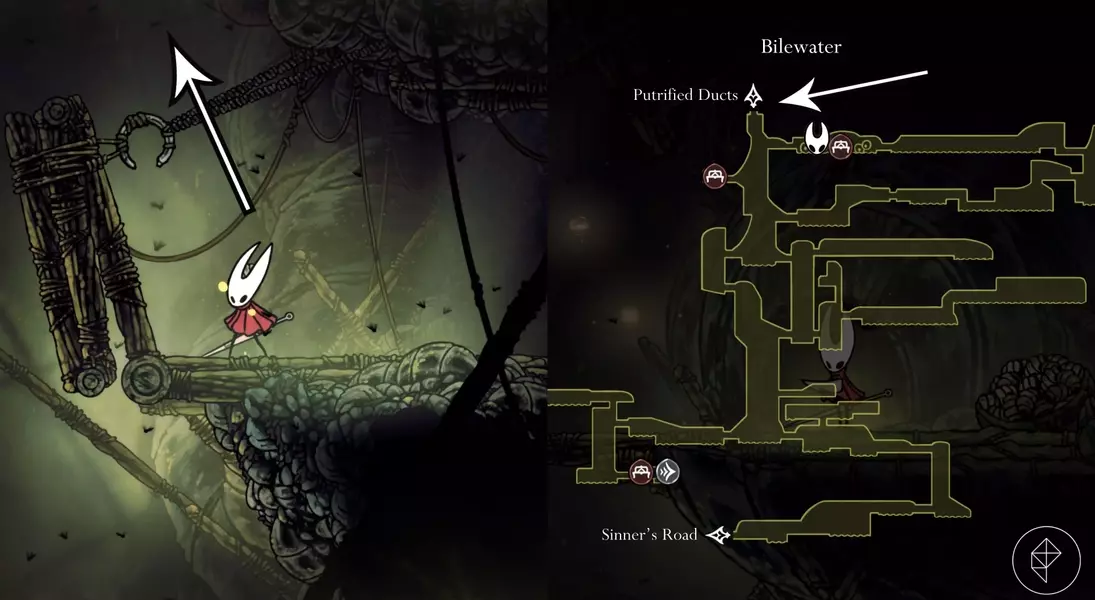The height and width of the screenshot is (600, 1095).
Task: Select the Putrified Ducts exit marker
Action: [754, 96]
